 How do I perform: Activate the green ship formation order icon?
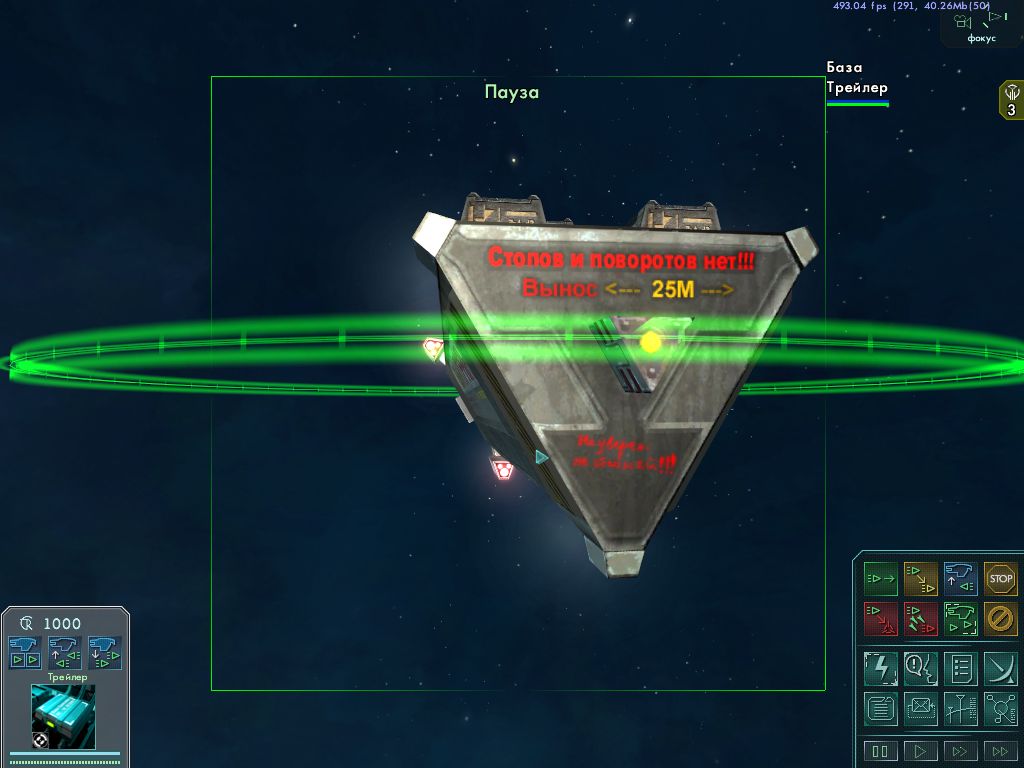[x=960, y=618]
